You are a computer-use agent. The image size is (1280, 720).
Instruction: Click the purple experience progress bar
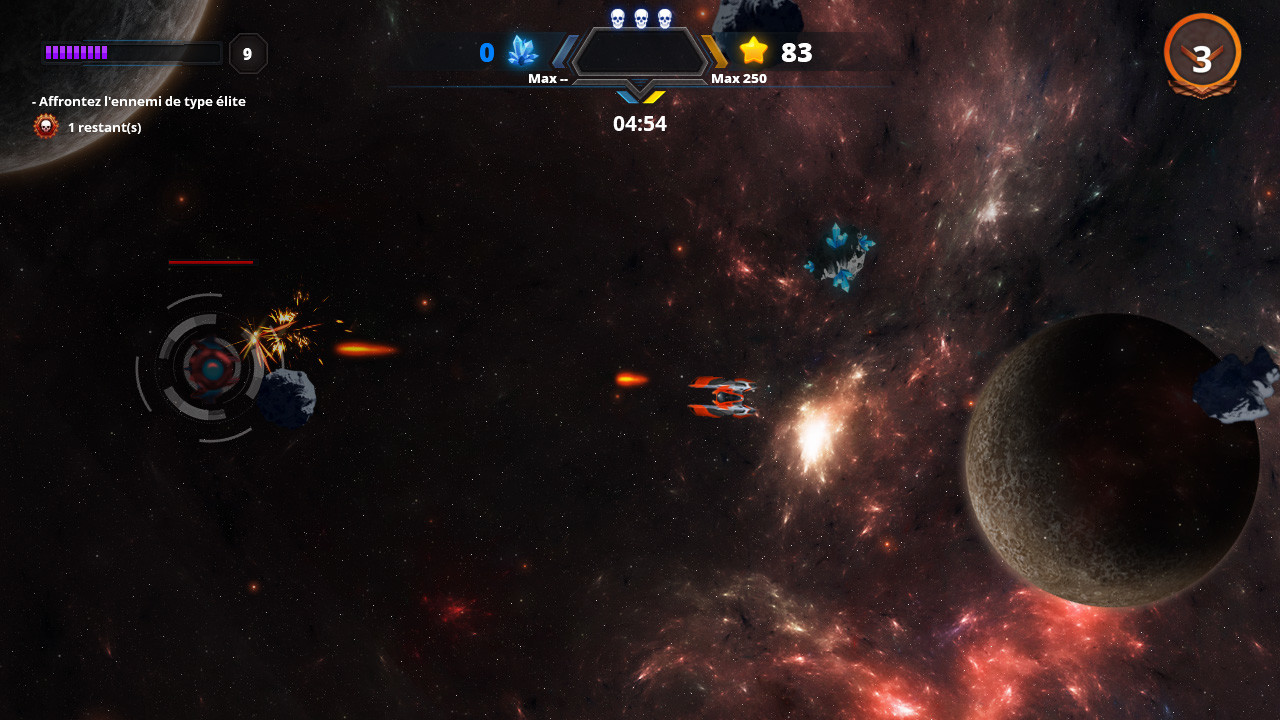pyautogui.click(x=131, y=52)
